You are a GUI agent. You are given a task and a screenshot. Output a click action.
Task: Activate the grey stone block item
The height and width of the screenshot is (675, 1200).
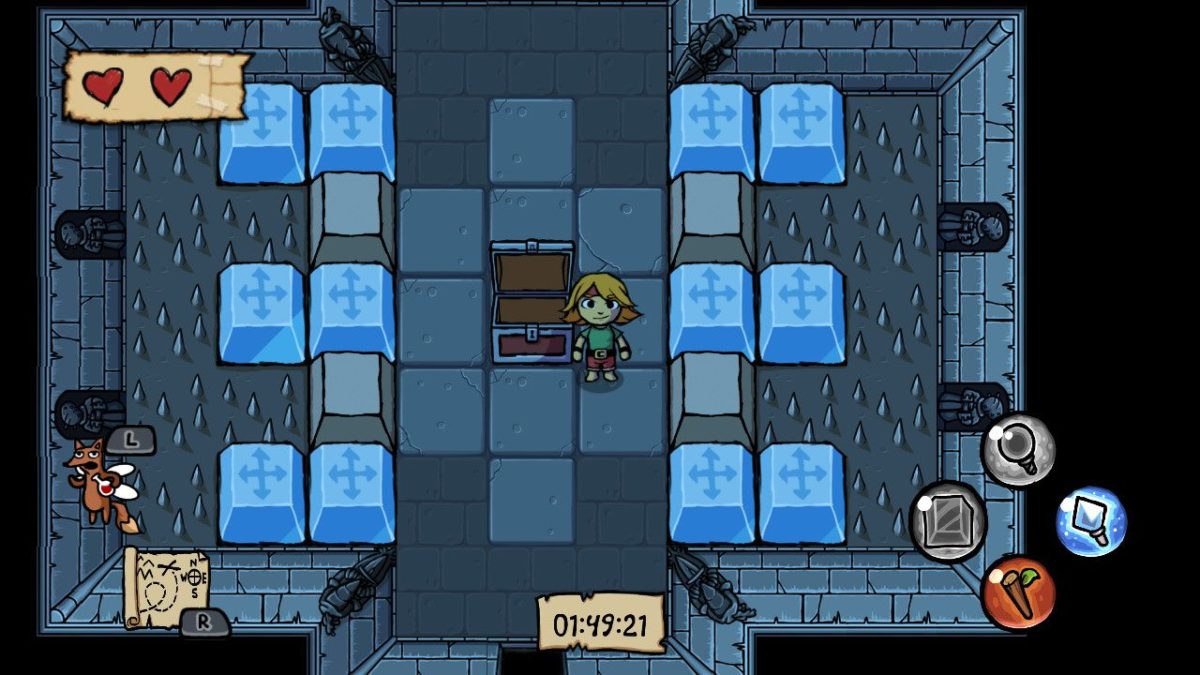coord(947,520)
